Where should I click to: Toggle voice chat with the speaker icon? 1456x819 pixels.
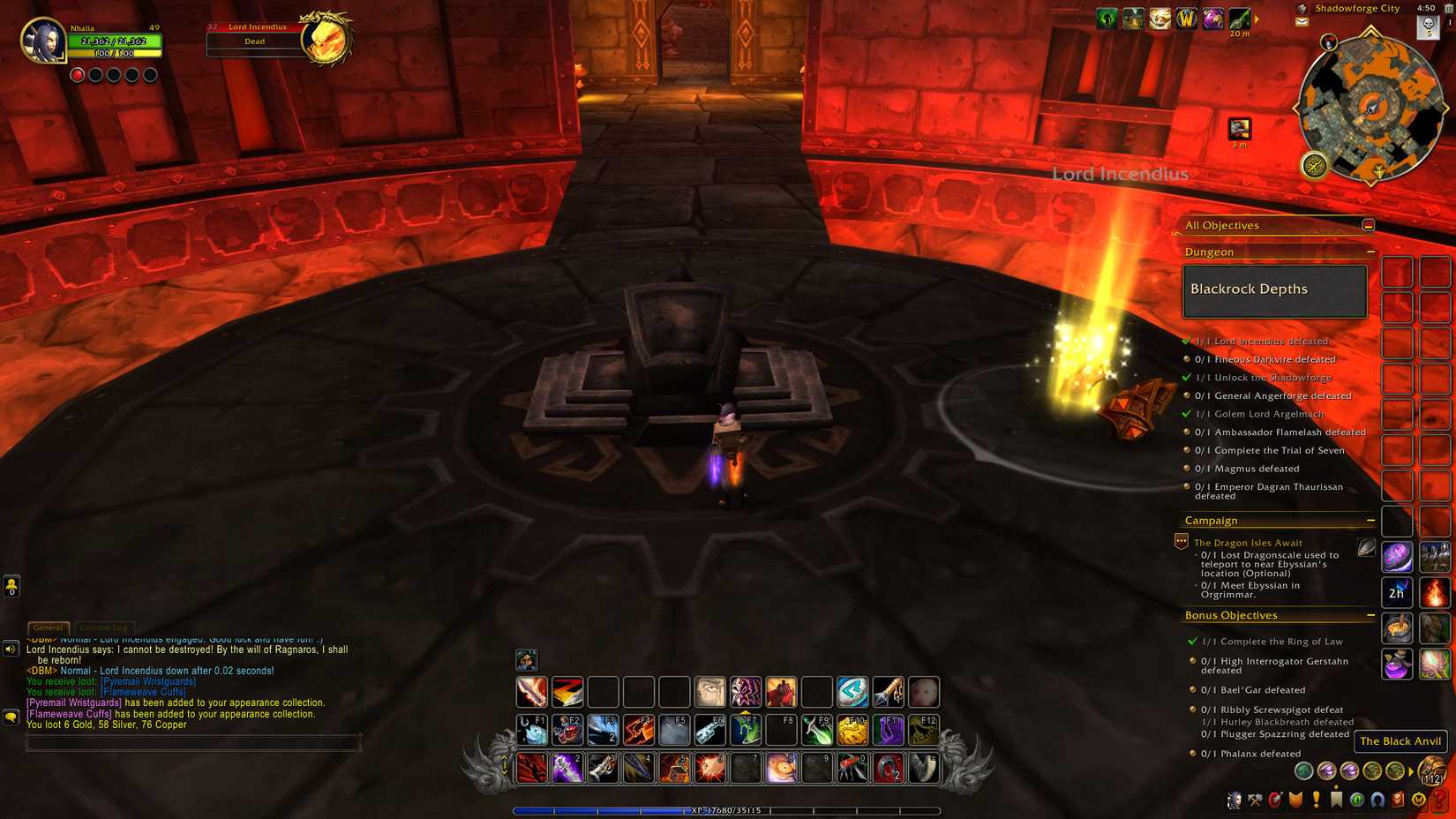(x=11, y=650)
